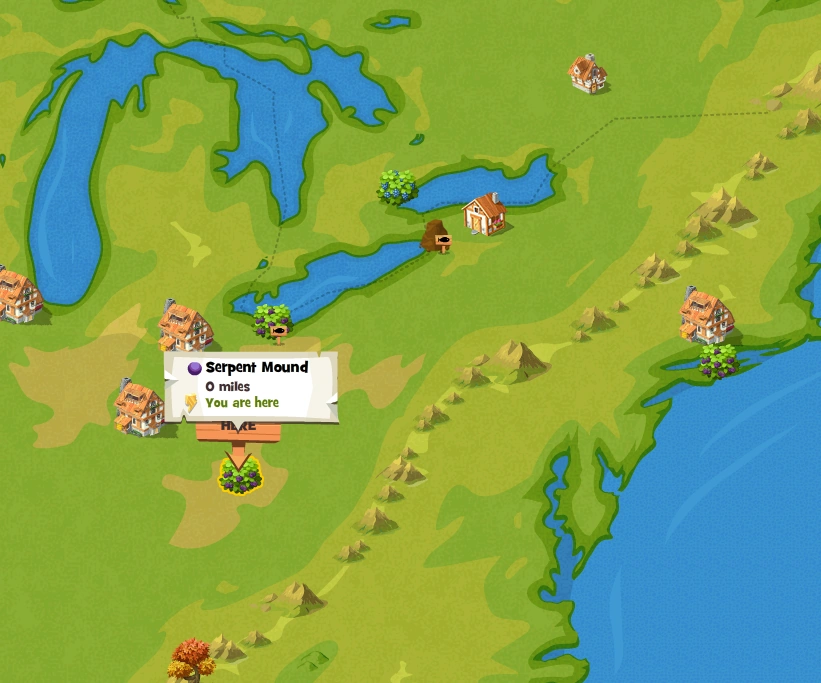Choose the purple berry bush on the east coast

click(718, 360)
